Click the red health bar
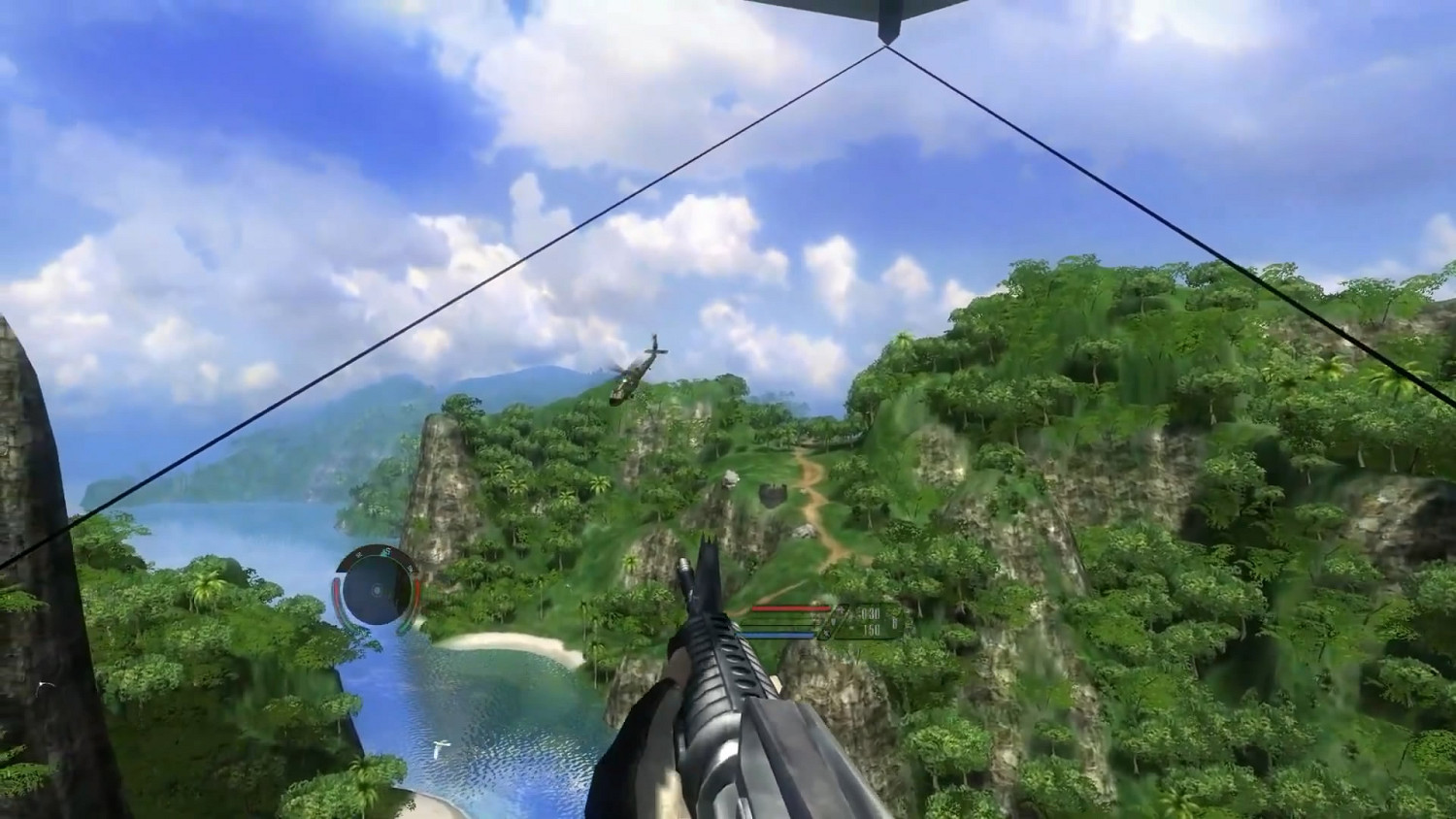 pyautogui.click(x=791, y=607)
